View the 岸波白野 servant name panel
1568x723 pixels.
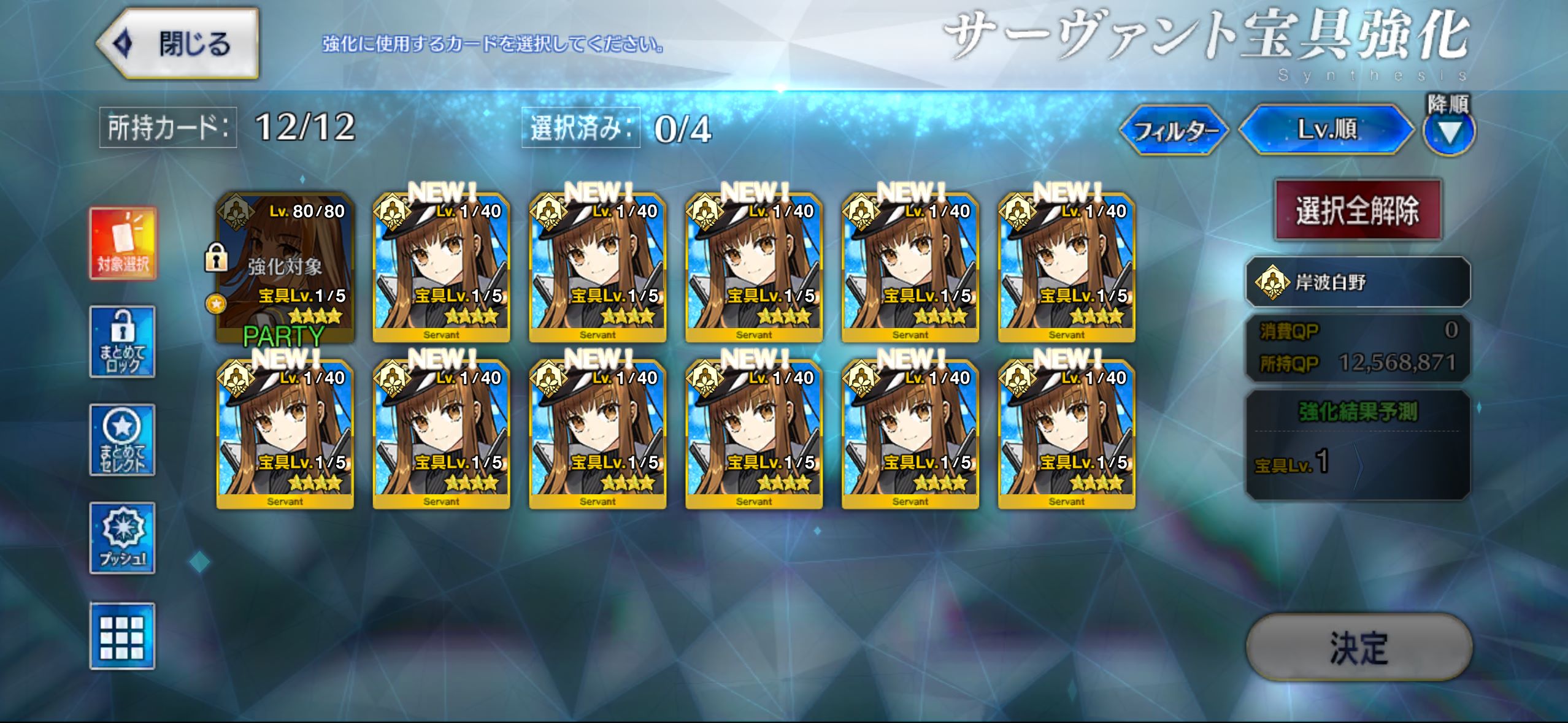tap(1358, 282)
